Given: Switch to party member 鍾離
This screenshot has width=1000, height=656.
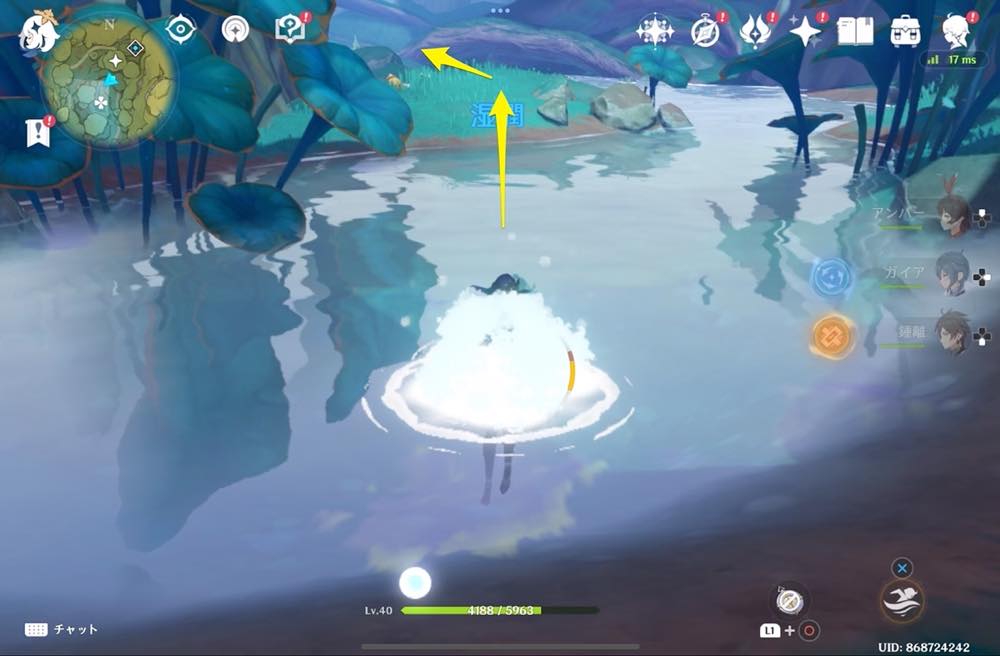Looking at the screenshot, I should pyautogui.click(x=953, y=331).
